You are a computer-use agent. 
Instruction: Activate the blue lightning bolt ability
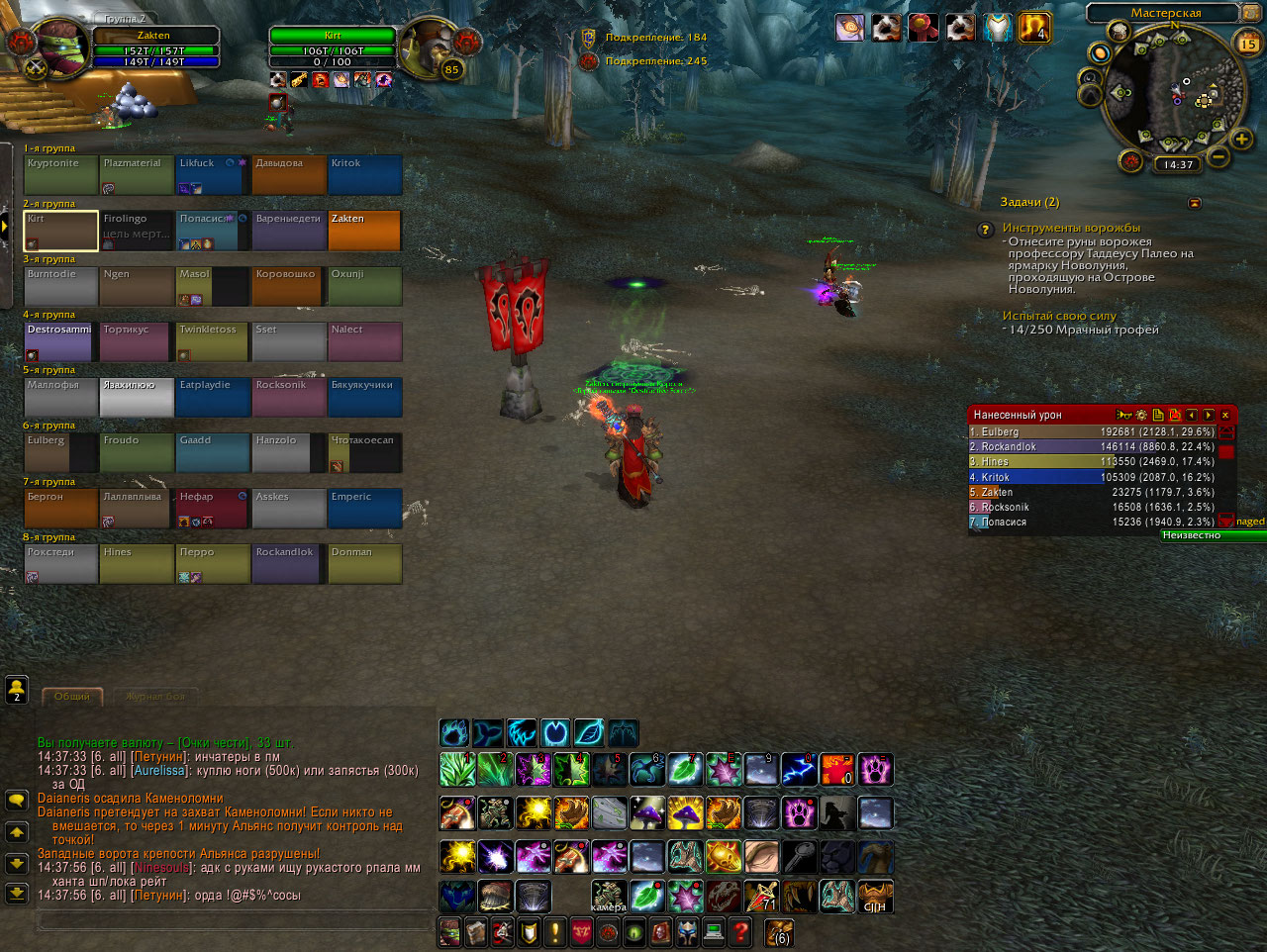[798, 770]
